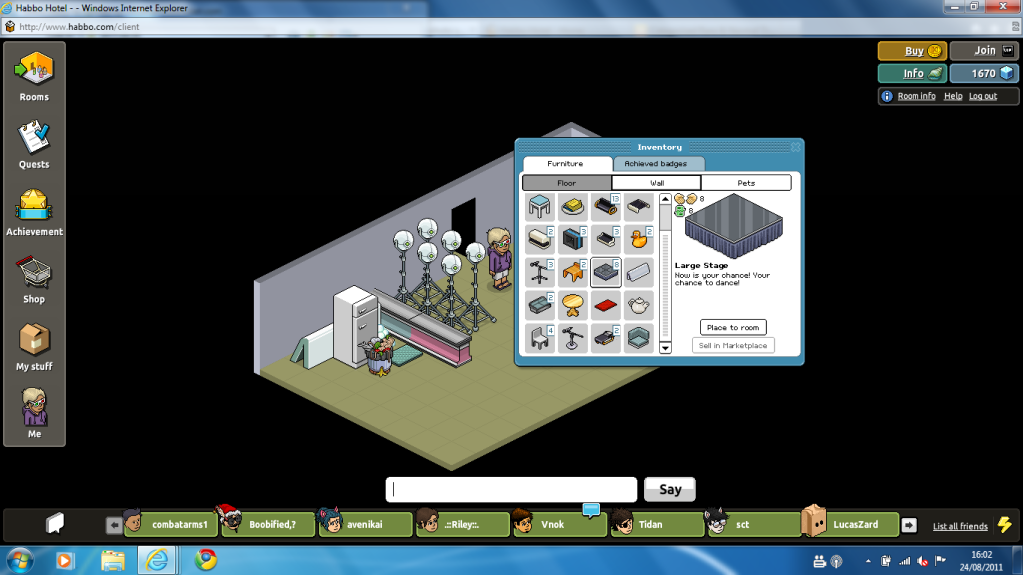Image resolution: width=1023 pixels, height=575 pixels.
Task: Open the Quests panel
Action: [x=34, y=143]
